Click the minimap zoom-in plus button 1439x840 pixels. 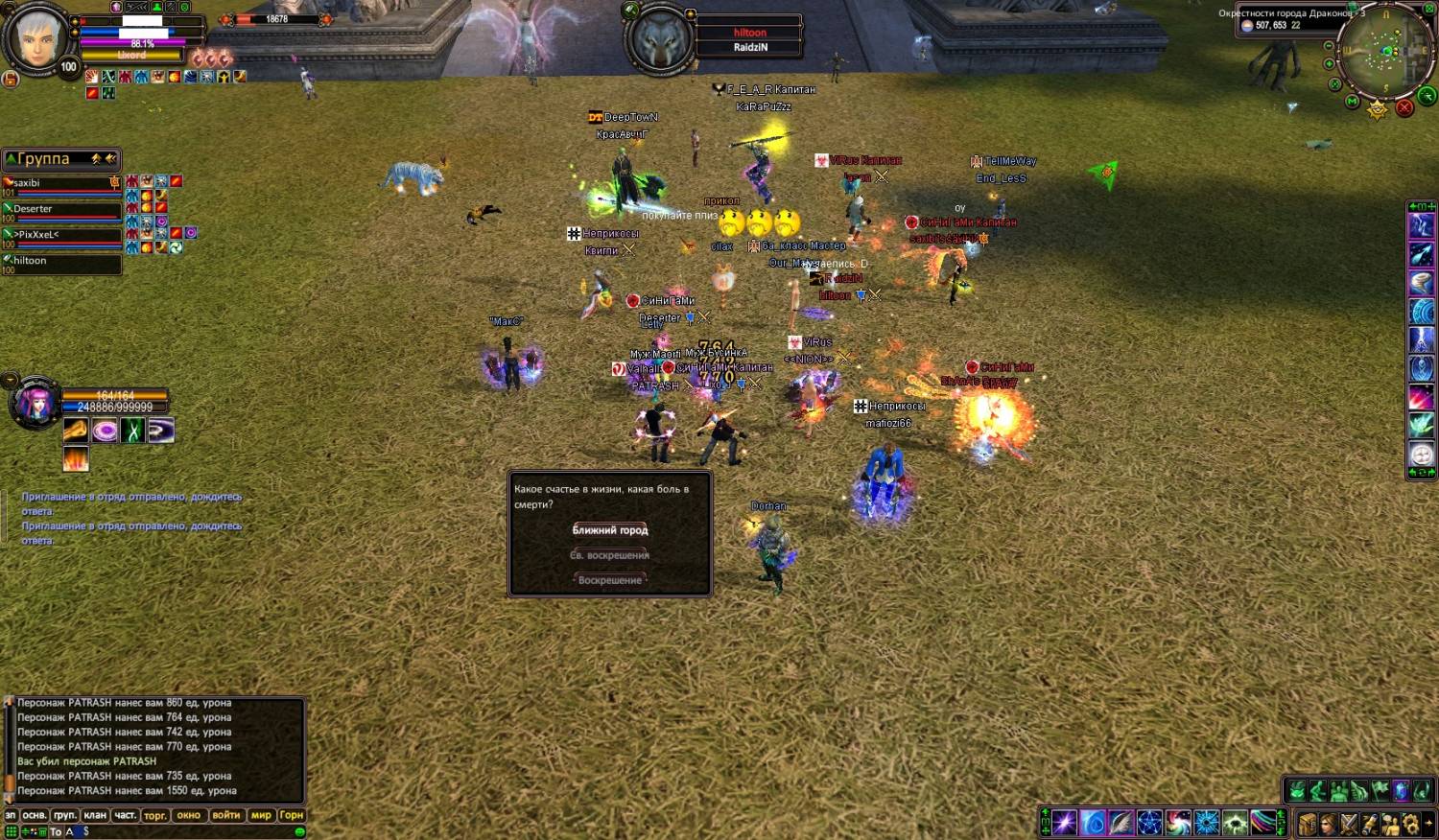pyautogui.click(x=1329, y=64)
